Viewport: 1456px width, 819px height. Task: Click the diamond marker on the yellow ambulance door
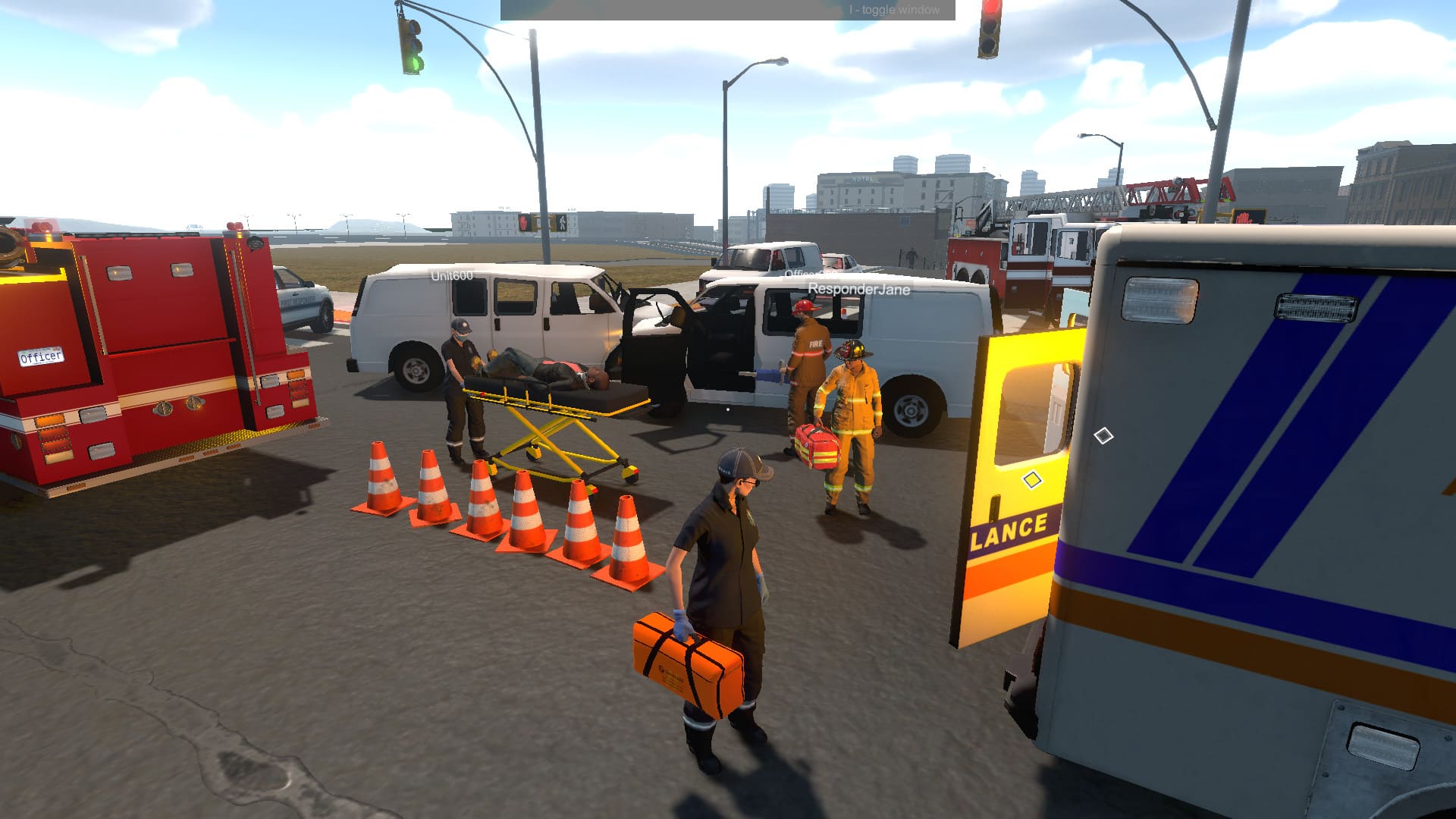coord(1031,480)
